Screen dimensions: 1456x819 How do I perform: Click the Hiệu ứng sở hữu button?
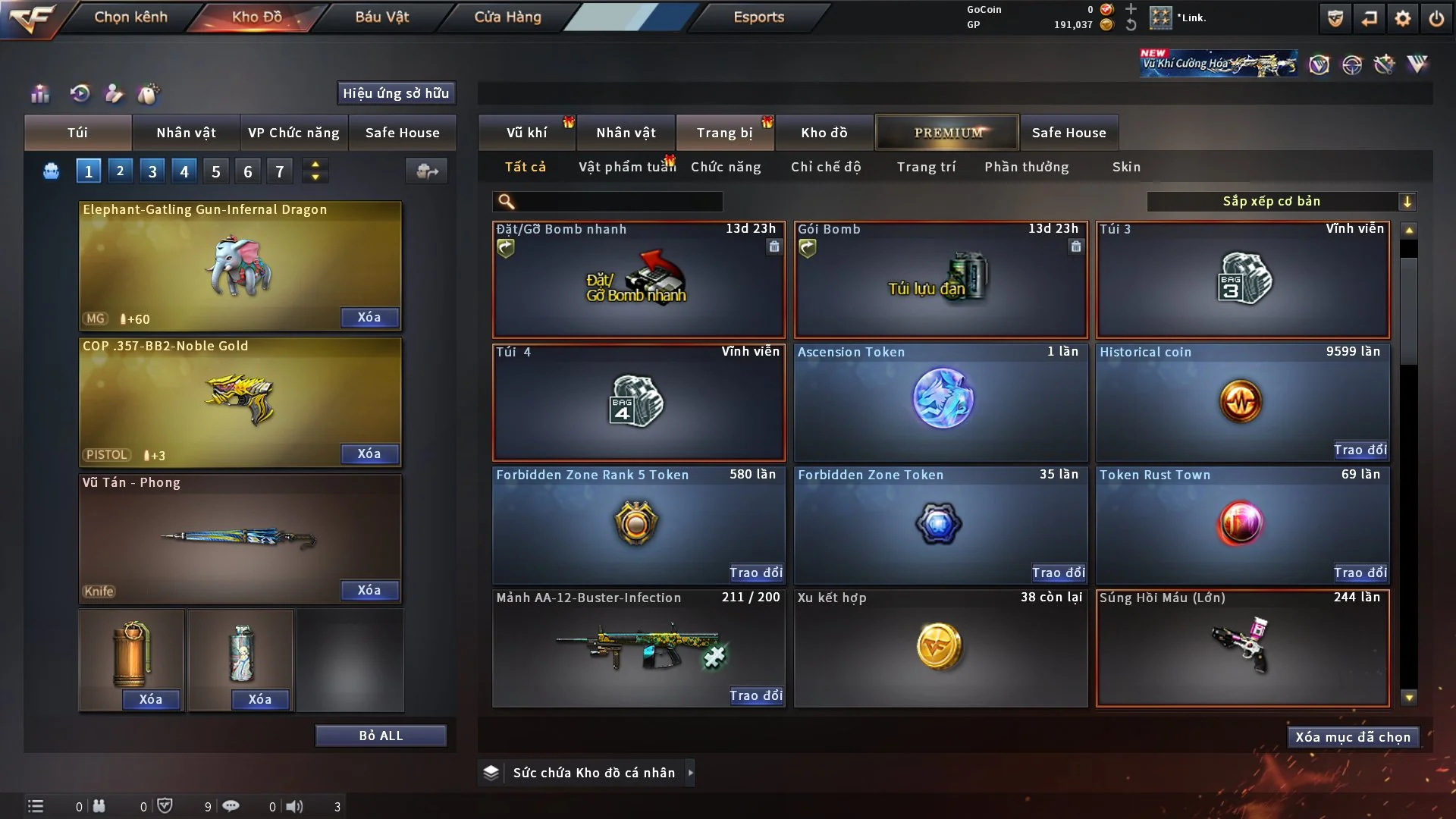point(396,93)
